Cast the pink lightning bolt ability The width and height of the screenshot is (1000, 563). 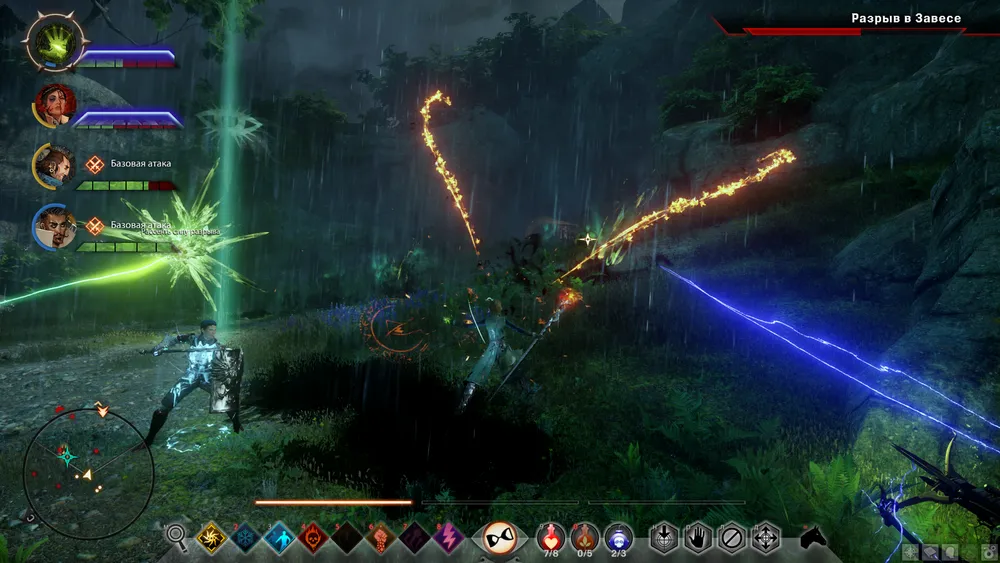[x=448, y=538]
